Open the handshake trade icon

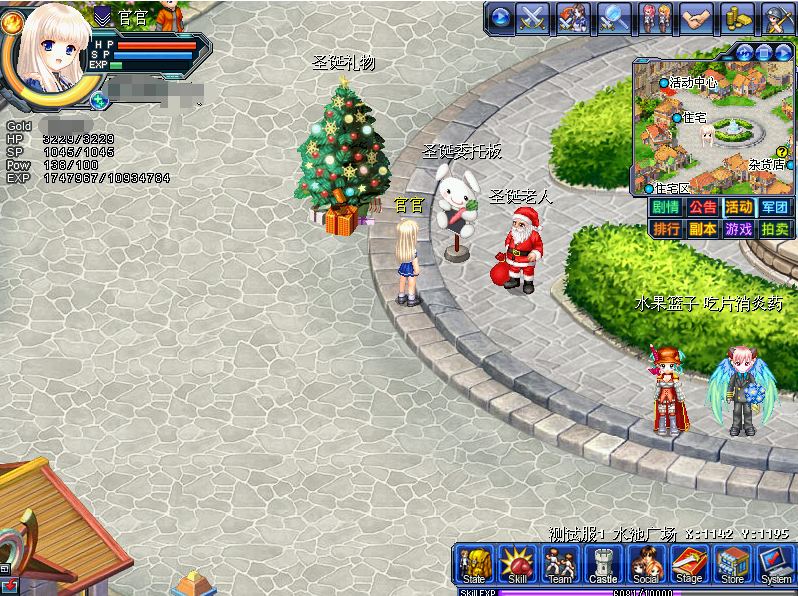(x=695, y=17)
